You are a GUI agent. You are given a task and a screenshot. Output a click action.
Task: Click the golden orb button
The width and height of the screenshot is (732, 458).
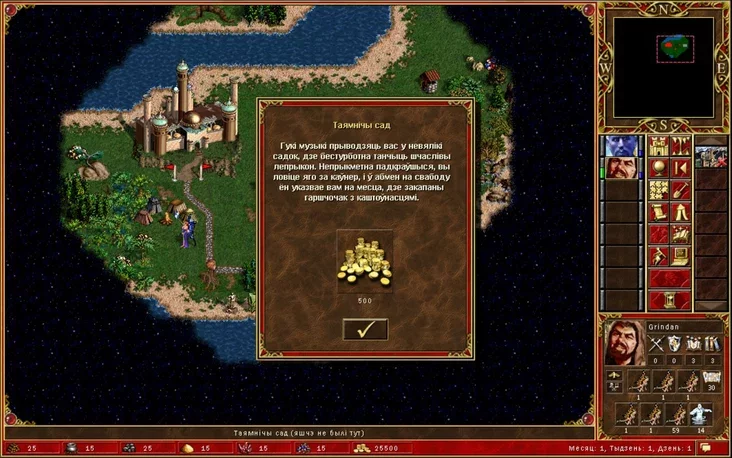[x=658, y=168]
